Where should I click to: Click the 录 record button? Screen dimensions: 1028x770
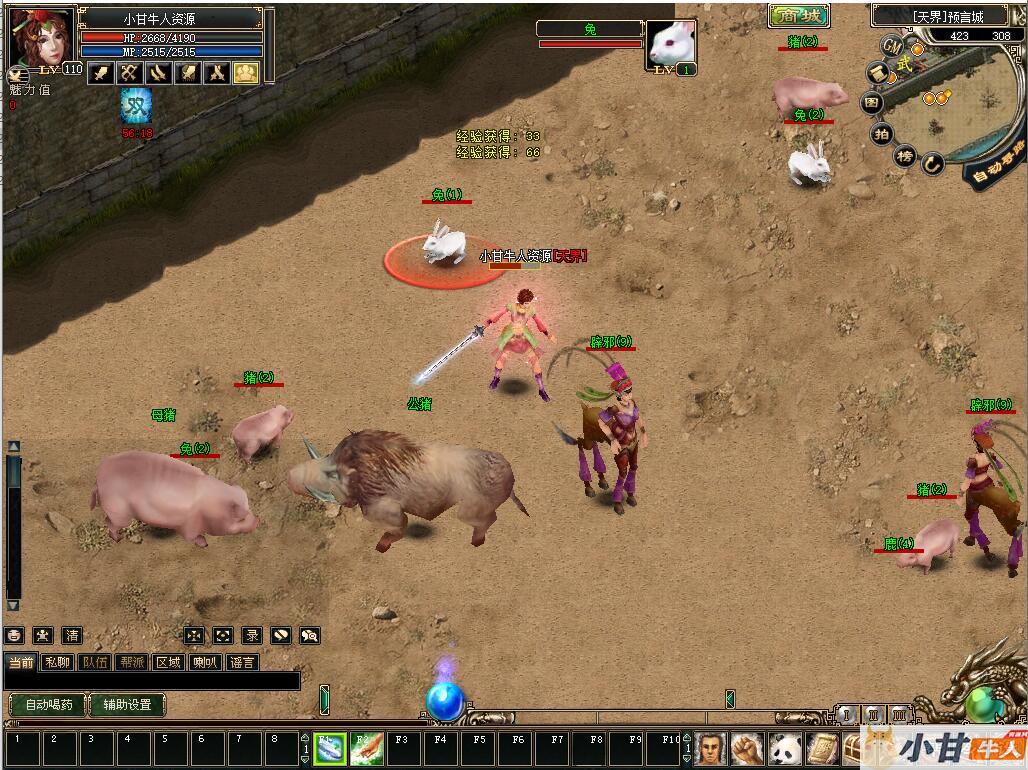click(252, 635)
